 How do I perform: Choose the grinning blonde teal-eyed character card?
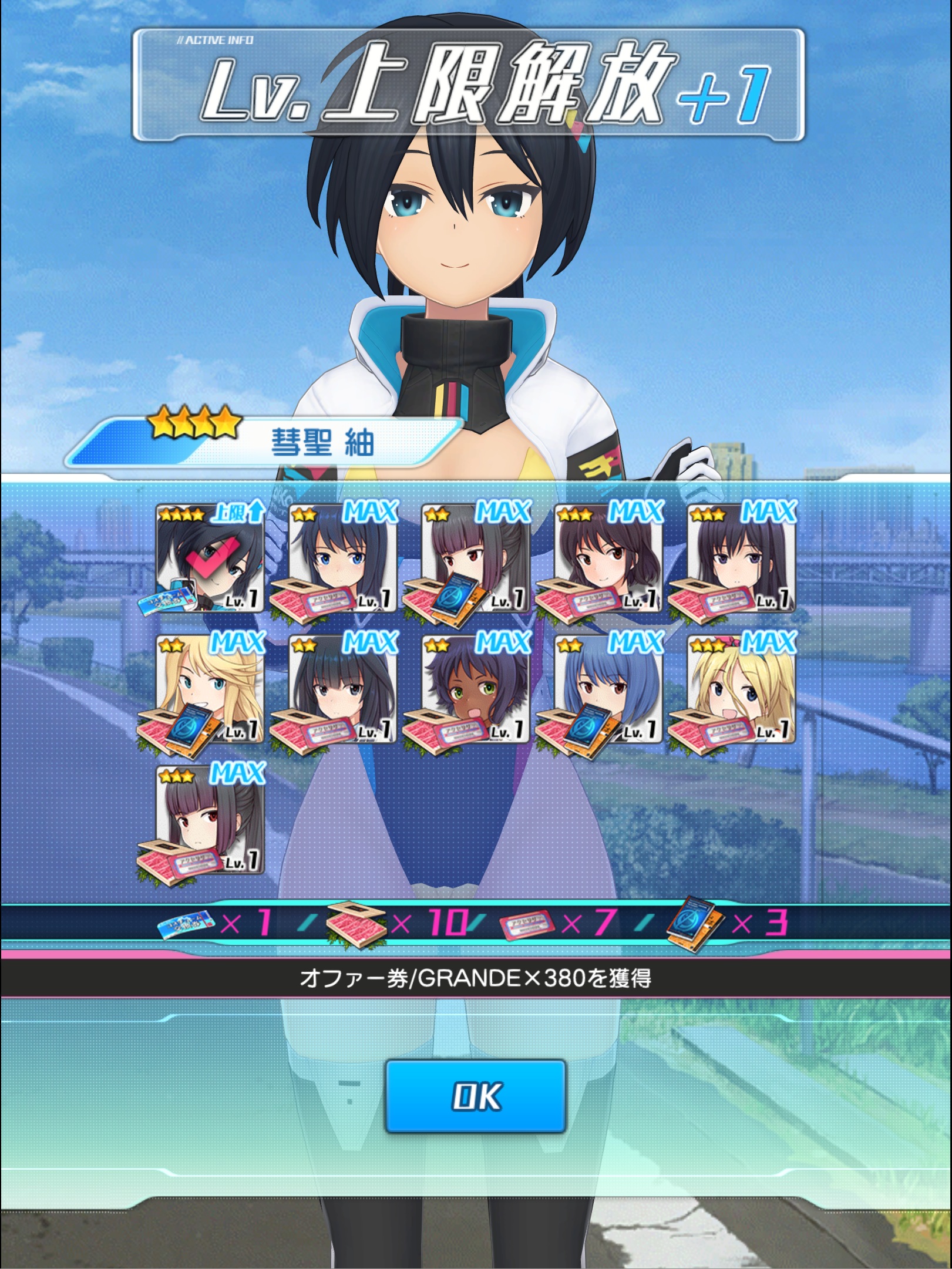[x=210, y=689]
